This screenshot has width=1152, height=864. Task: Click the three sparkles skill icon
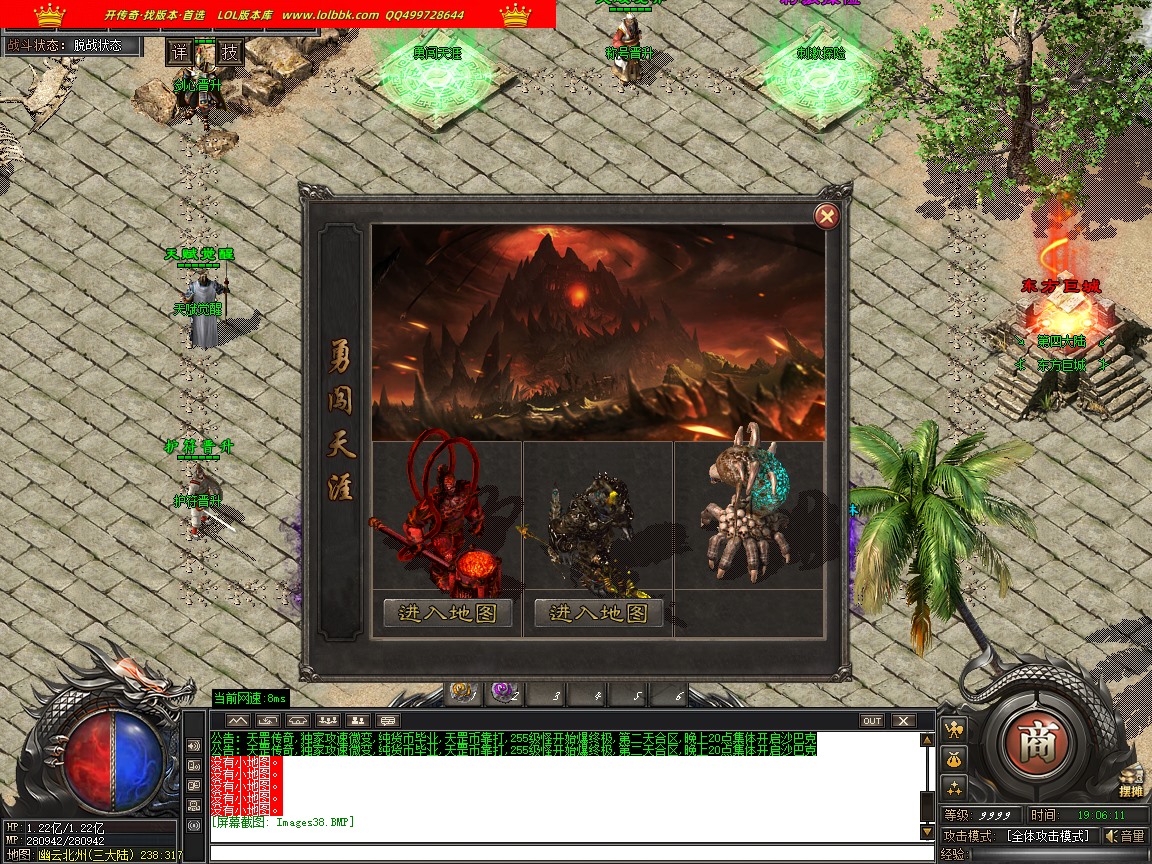[x=954, y=786]
